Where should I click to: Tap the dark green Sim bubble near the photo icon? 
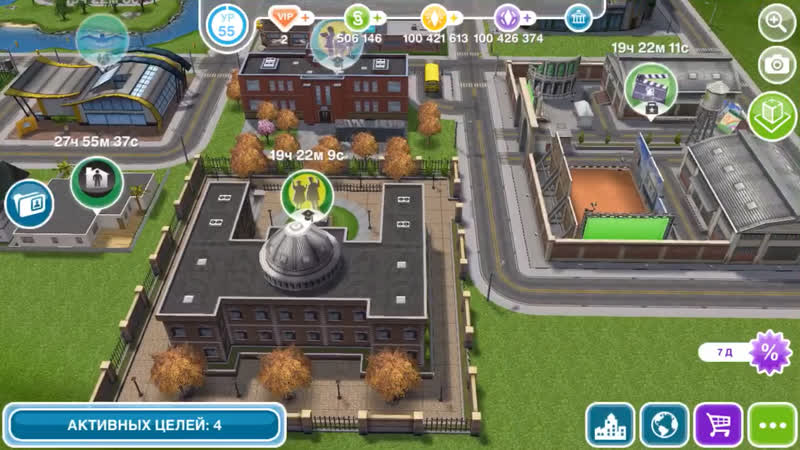coord(96,180)
